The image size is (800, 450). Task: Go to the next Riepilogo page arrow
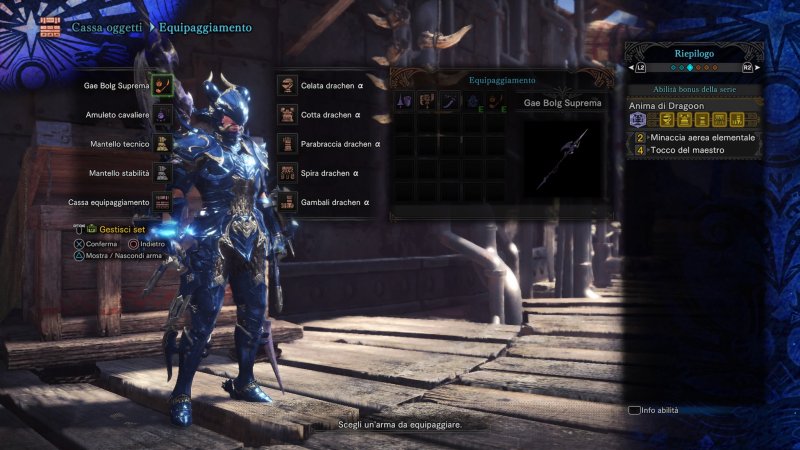[747, 68]
